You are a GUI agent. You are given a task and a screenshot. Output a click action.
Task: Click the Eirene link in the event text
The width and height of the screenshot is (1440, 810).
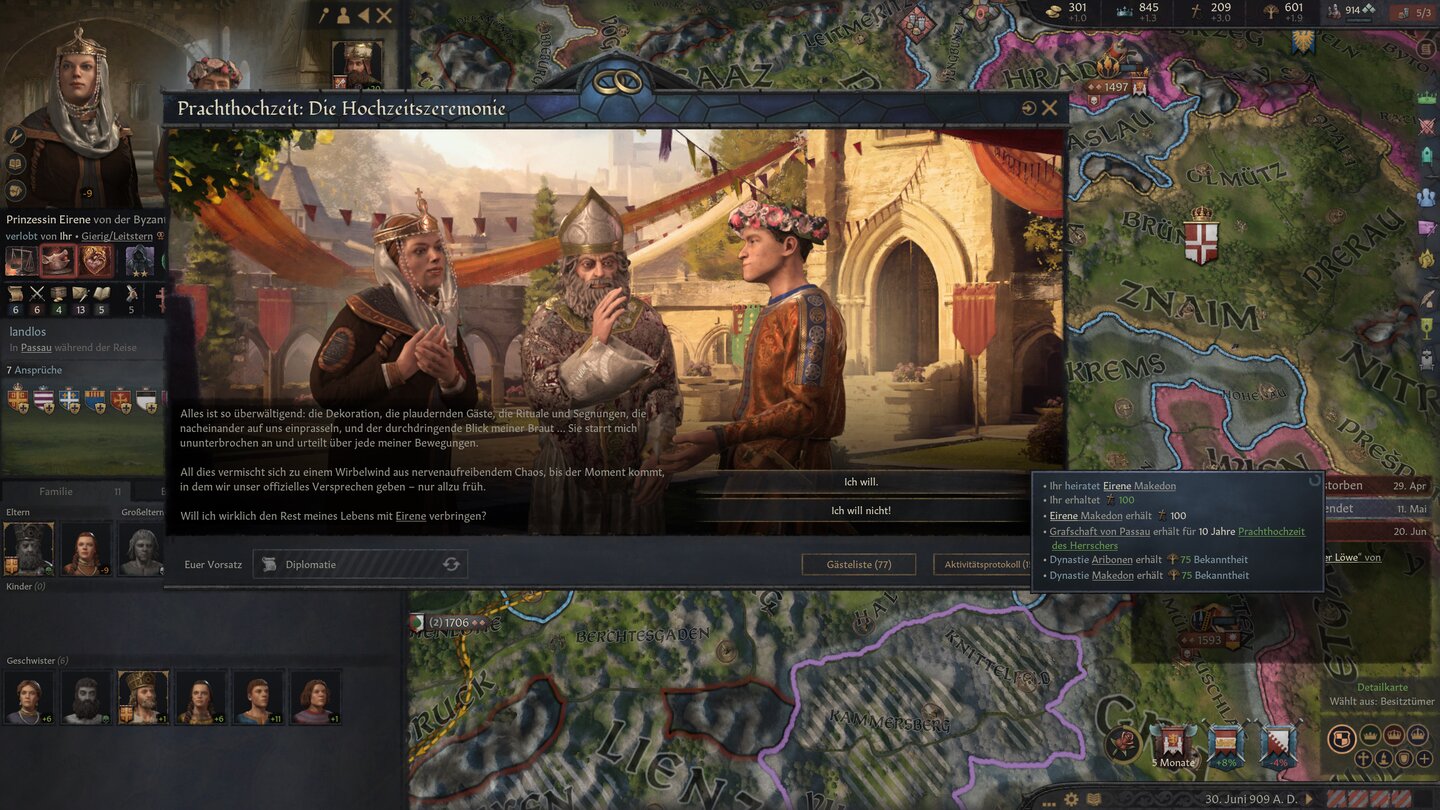(410, 516)
